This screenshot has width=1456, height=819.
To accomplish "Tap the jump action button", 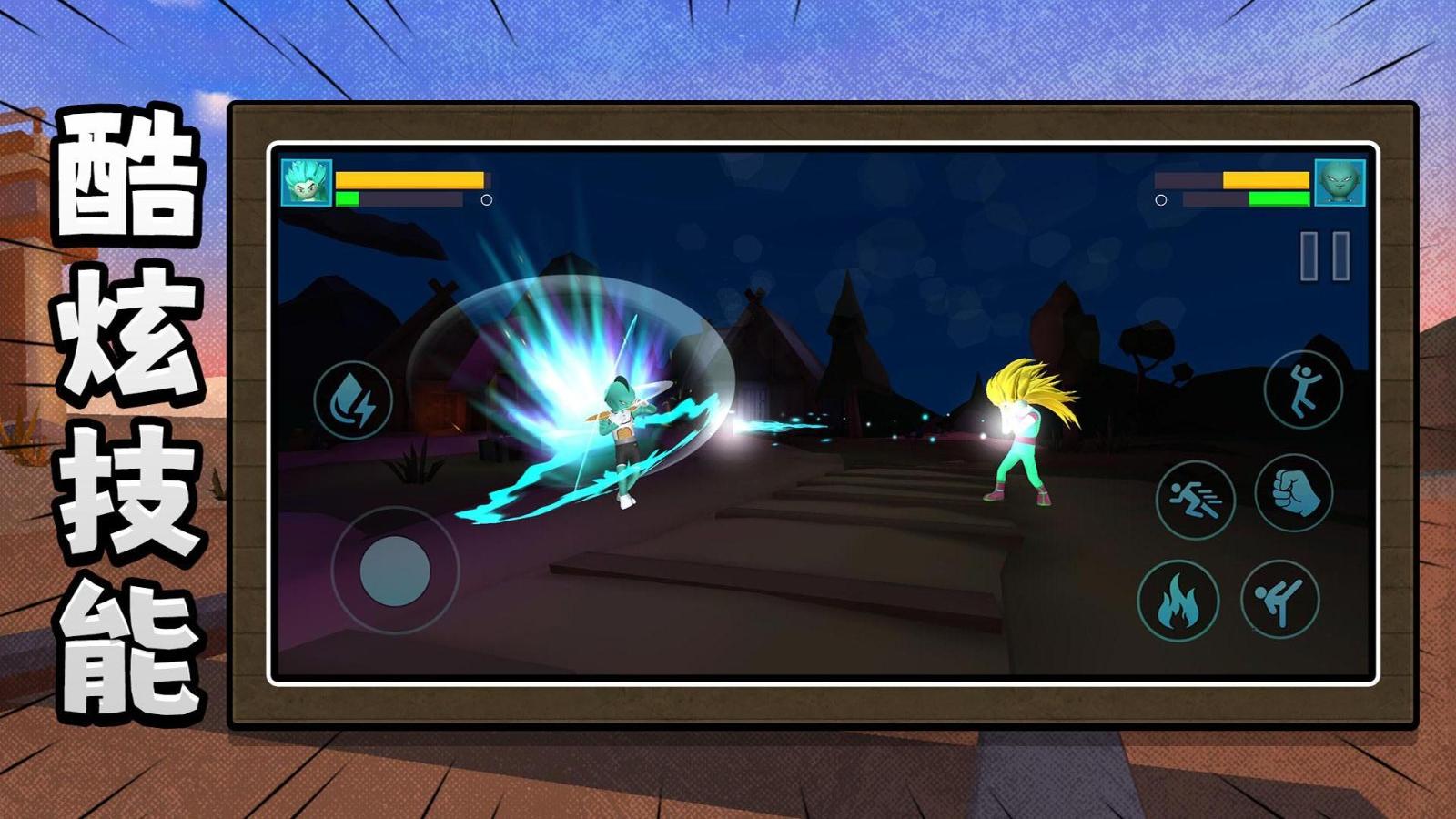I will [x=1303, y=389].
